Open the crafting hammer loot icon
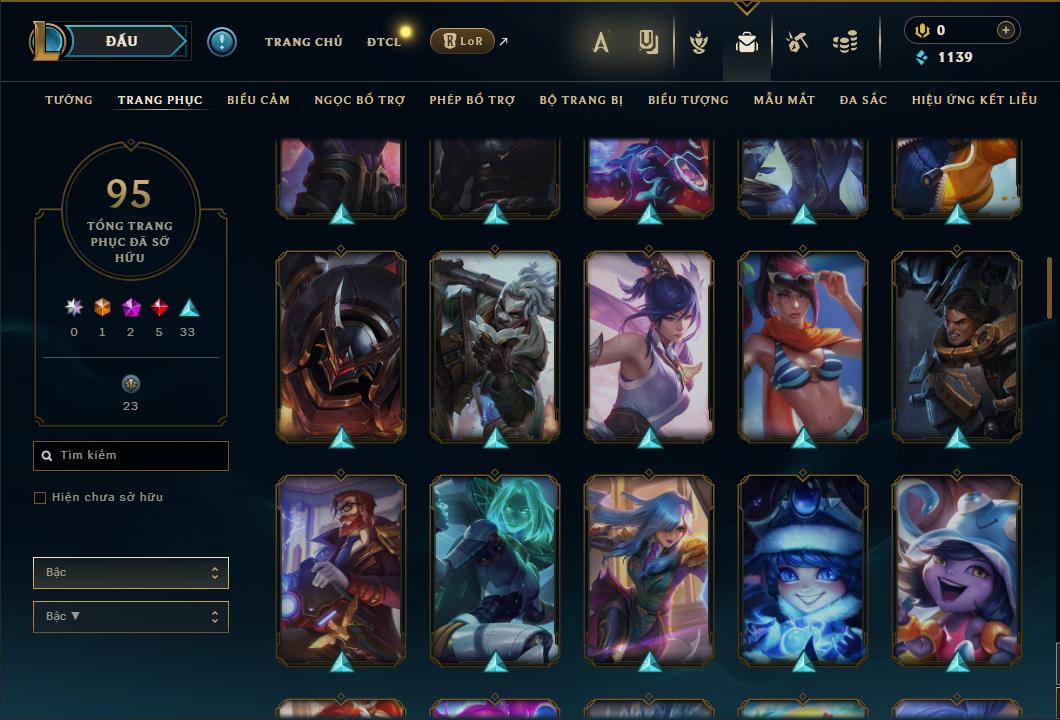 coord(796,42)
